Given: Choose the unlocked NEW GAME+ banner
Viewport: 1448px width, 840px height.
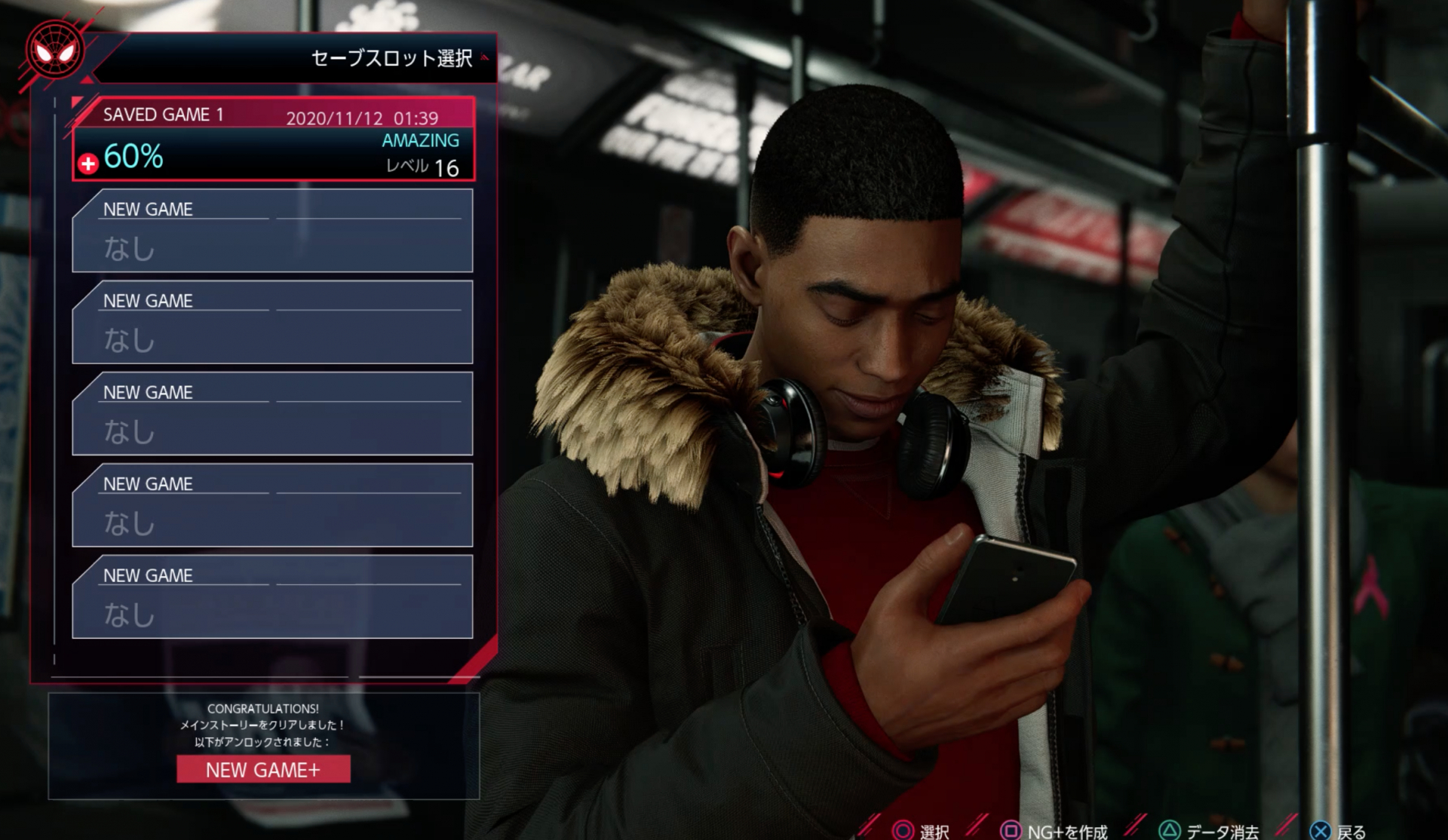Looking at the screenshot, I should tap(263, 770).
